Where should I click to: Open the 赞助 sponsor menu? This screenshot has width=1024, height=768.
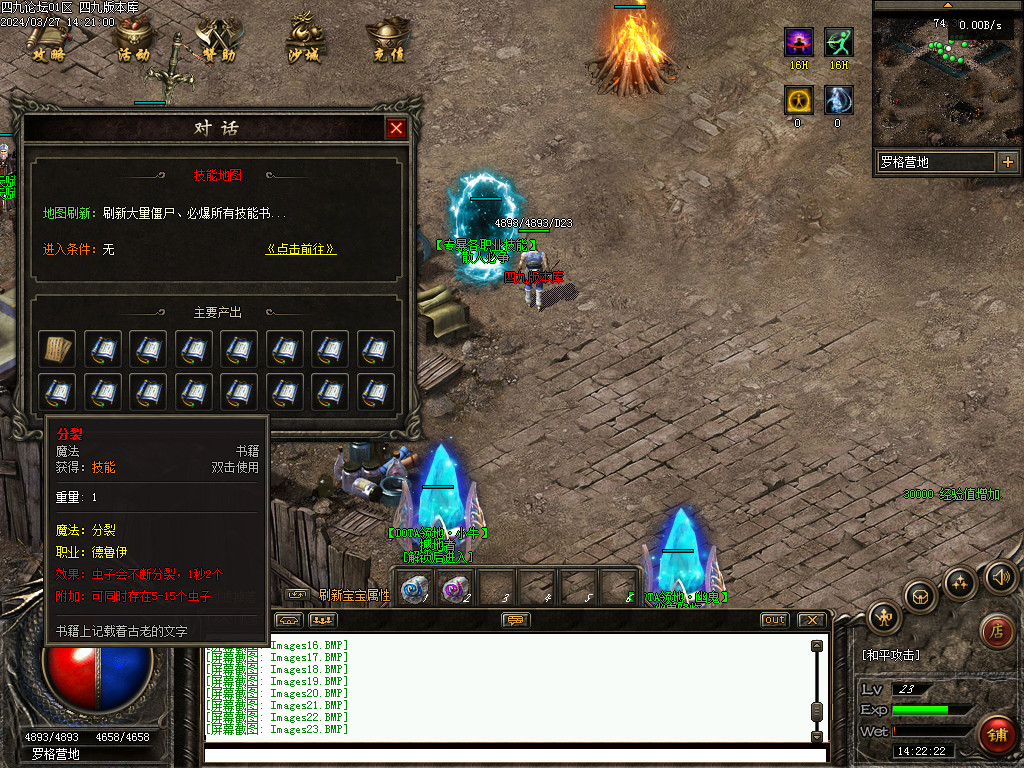(x=218, y=41)
